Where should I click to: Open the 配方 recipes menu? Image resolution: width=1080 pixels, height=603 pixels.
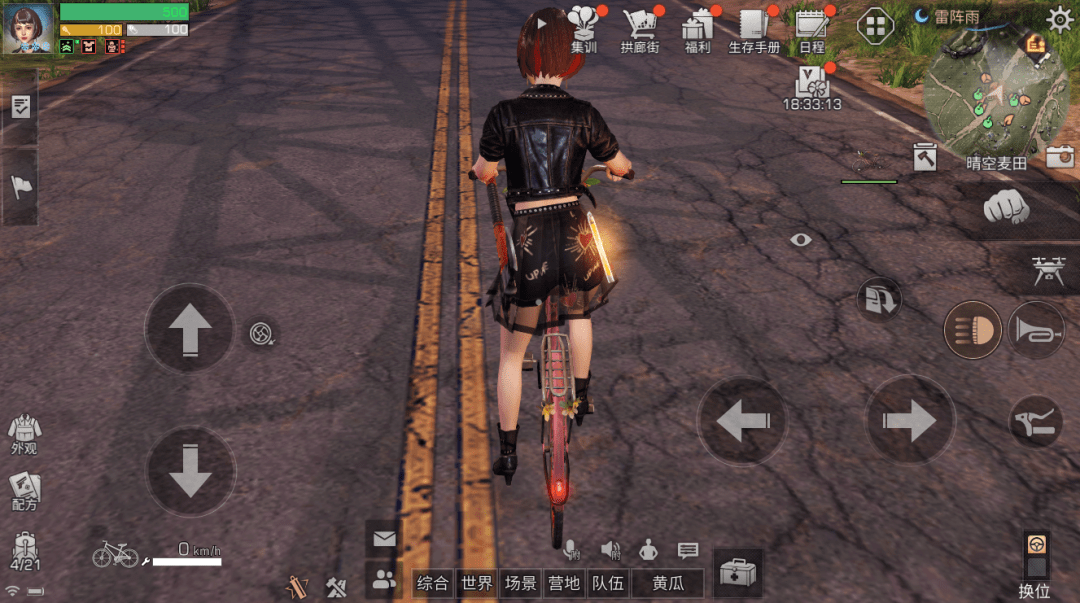23,491
